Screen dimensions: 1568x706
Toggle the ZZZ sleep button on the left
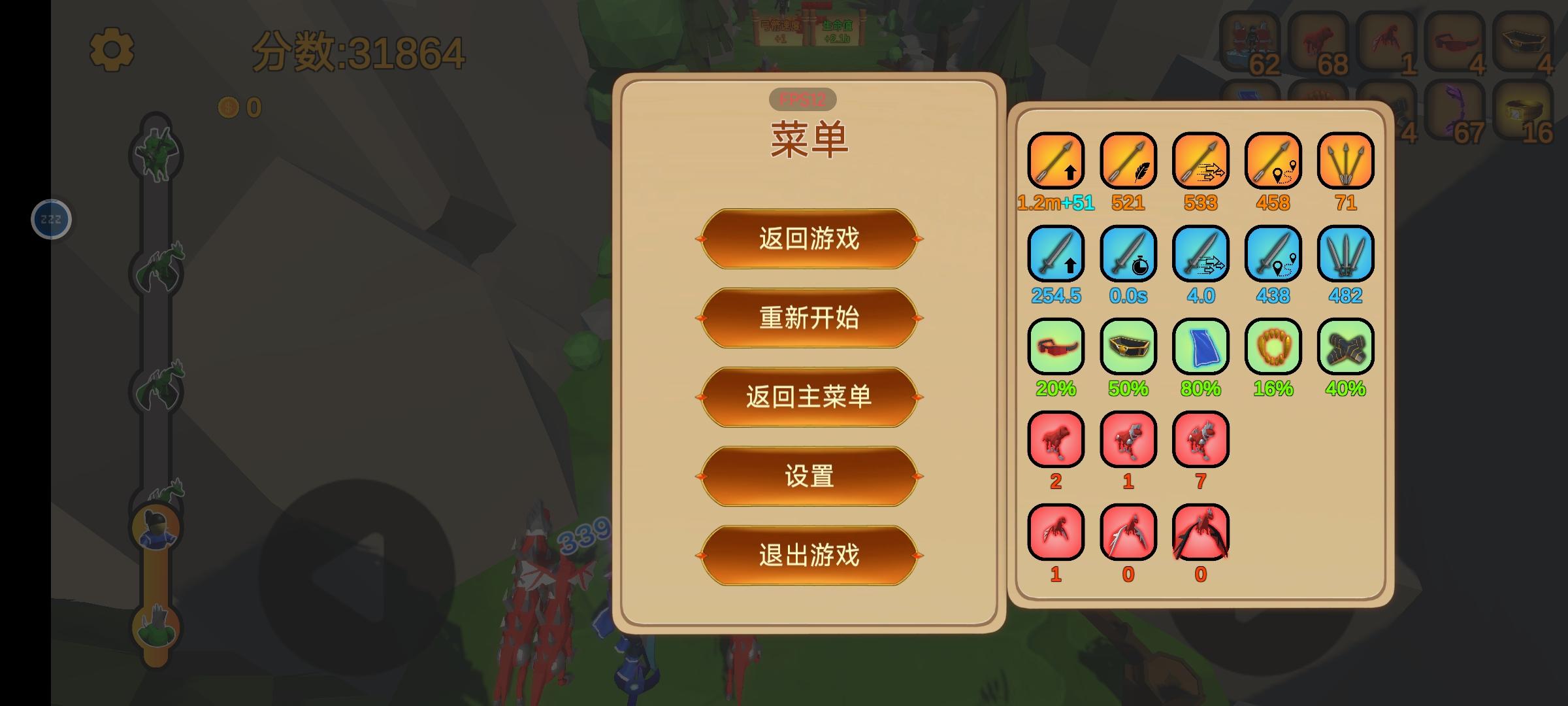click(51, 219)
